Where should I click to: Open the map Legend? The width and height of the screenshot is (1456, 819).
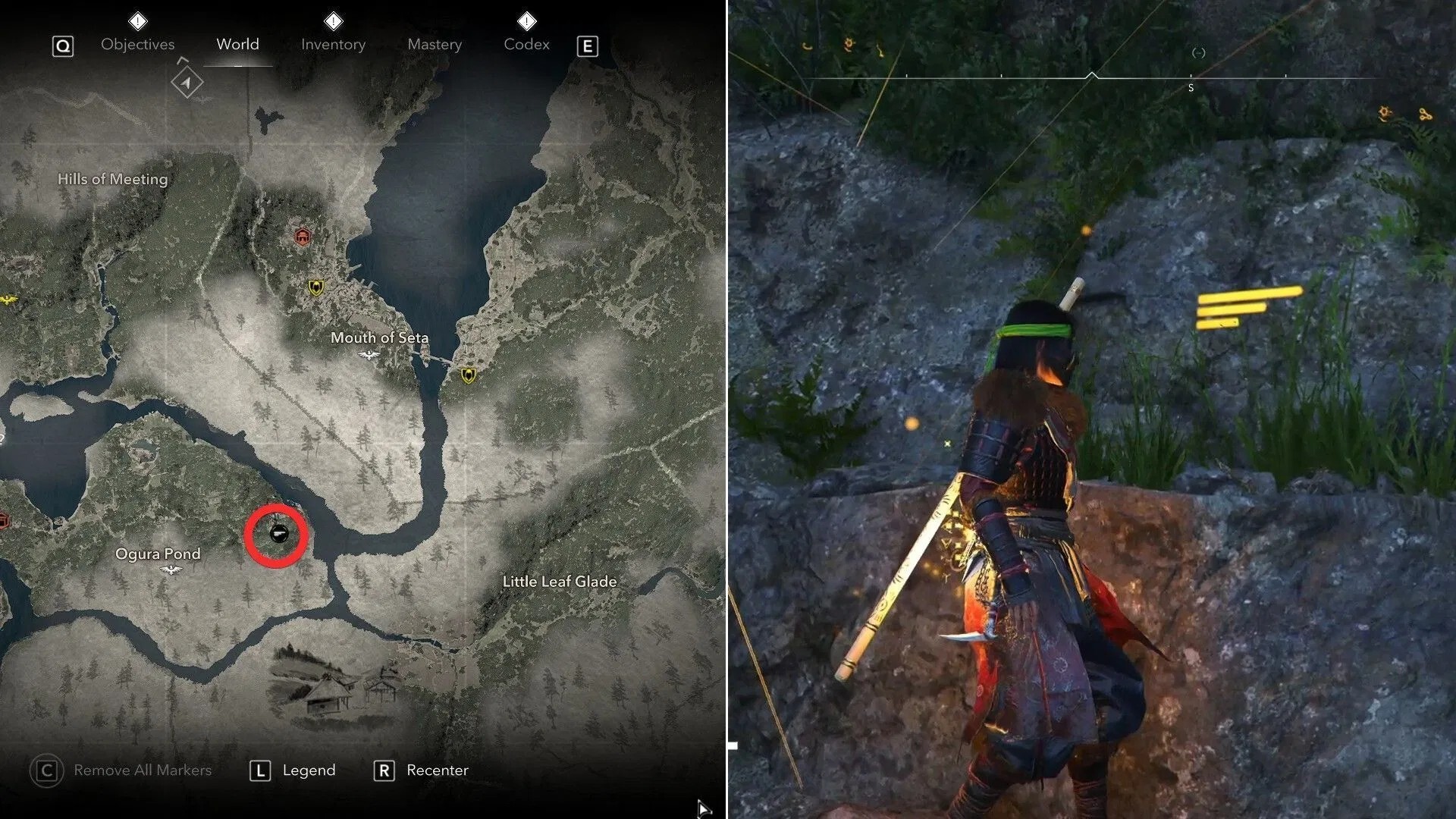click(x=306, y=770)
